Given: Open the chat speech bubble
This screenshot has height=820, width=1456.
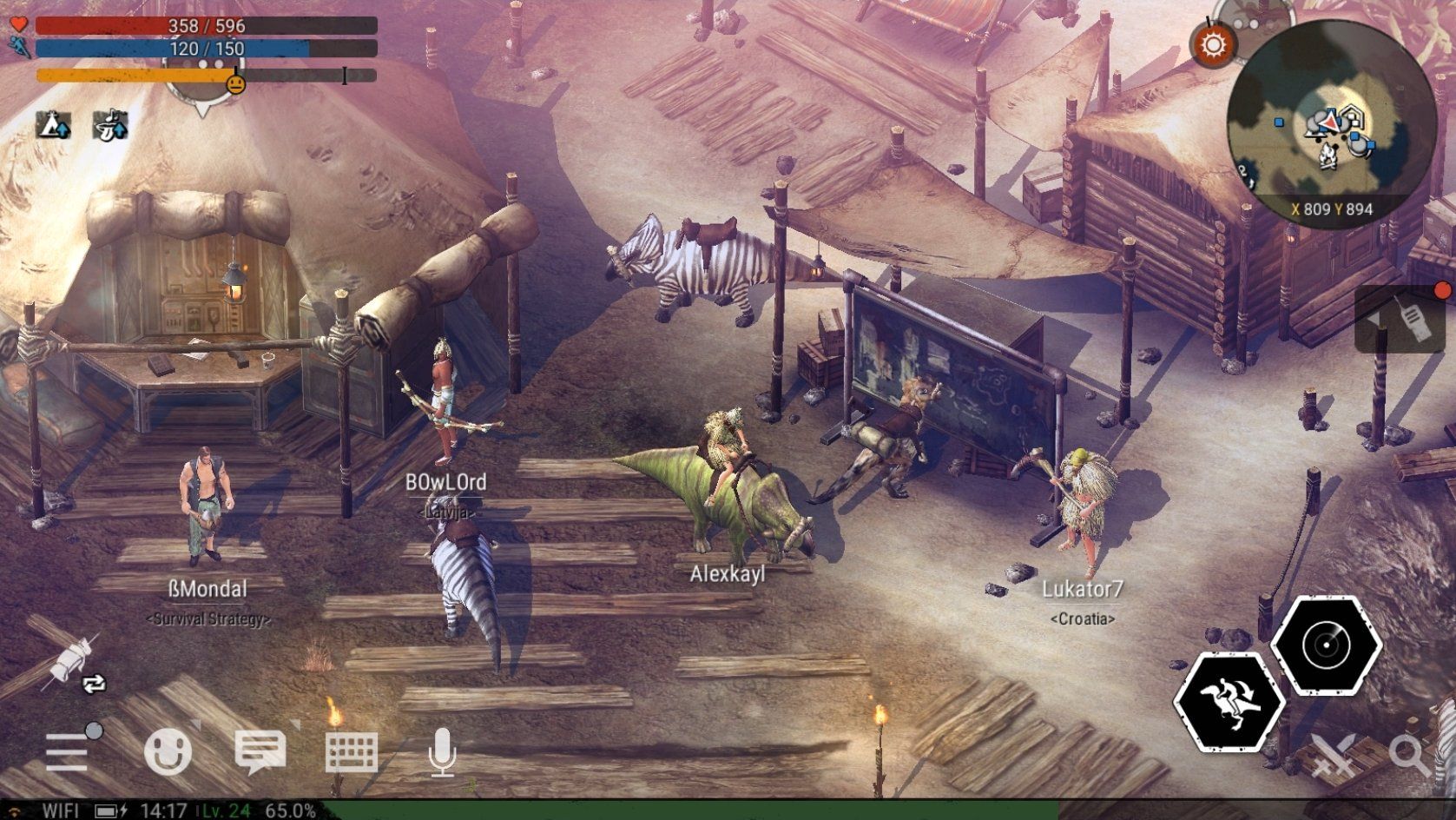Looking at the screenshot, I should (260, 751).
